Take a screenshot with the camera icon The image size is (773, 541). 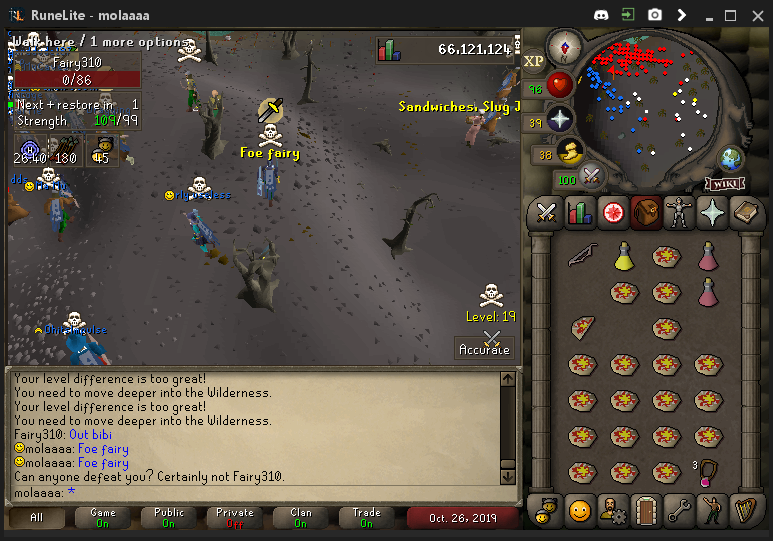coord(654,15)
